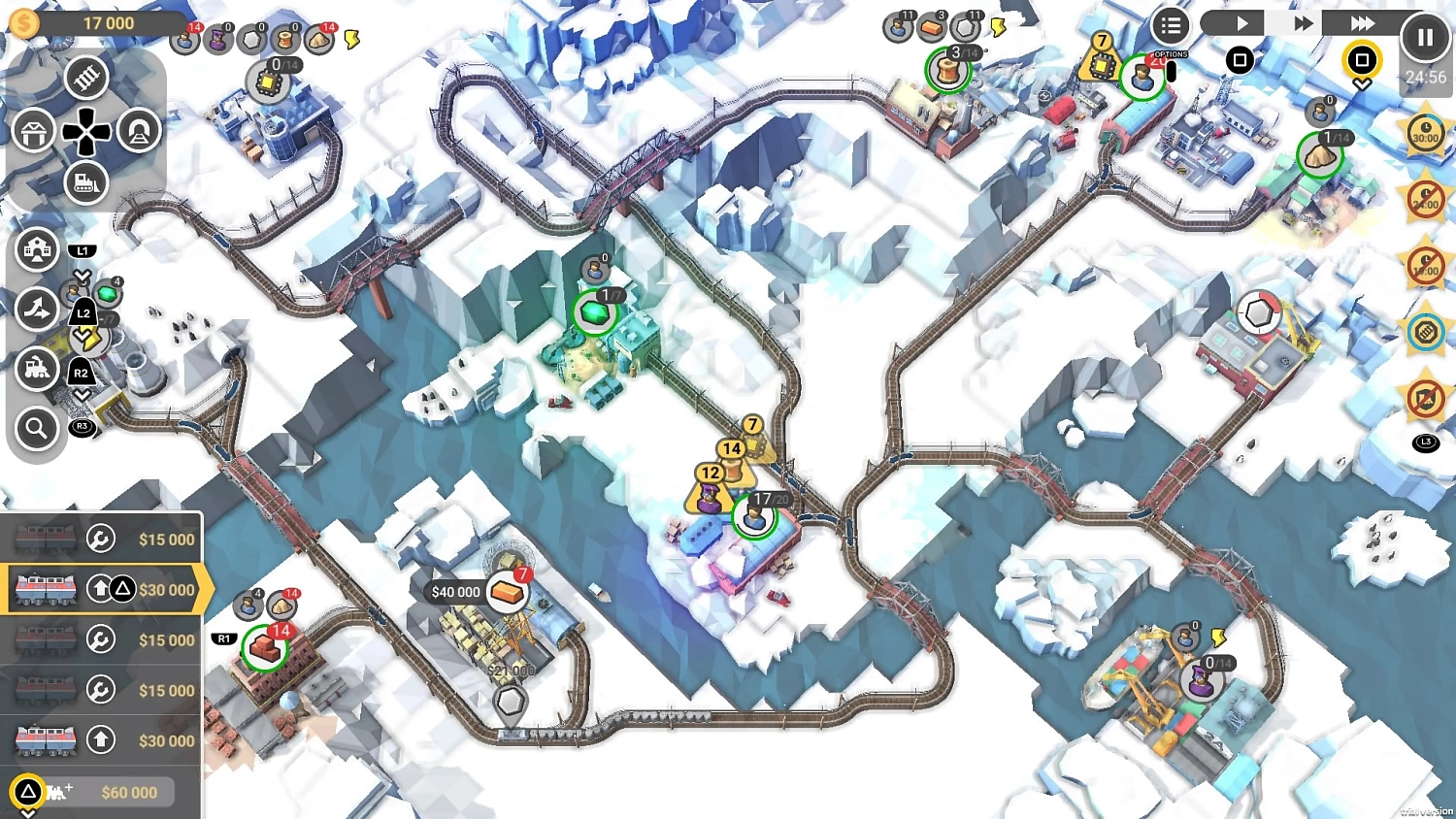Viewport: 1456px width, 819px height.
Task: Select the bulldozer demolition tool
Action: pyautogui.click(x=85, y=181)
